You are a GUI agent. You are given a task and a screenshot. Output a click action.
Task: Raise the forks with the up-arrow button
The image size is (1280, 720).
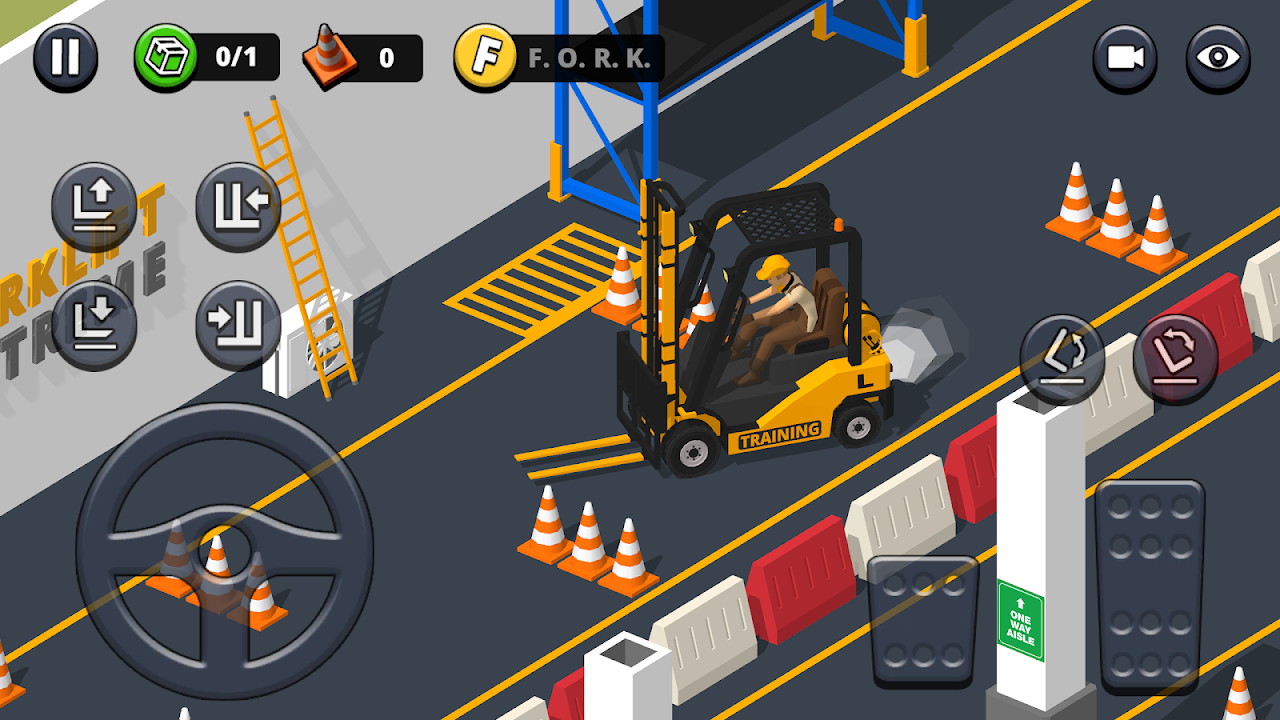point(95,206)
